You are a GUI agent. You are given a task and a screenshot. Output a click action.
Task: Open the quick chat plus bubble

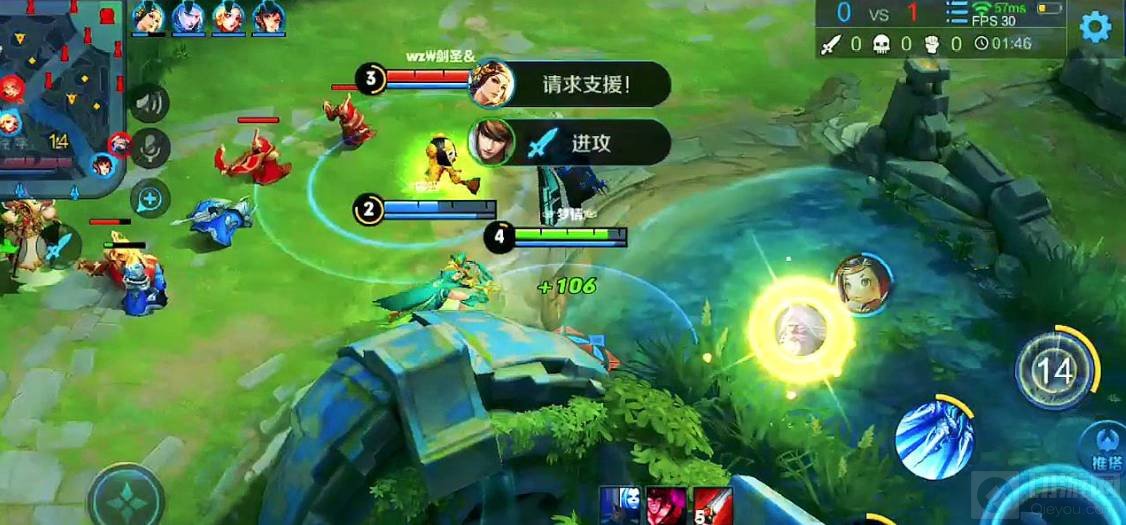(150, 199)
